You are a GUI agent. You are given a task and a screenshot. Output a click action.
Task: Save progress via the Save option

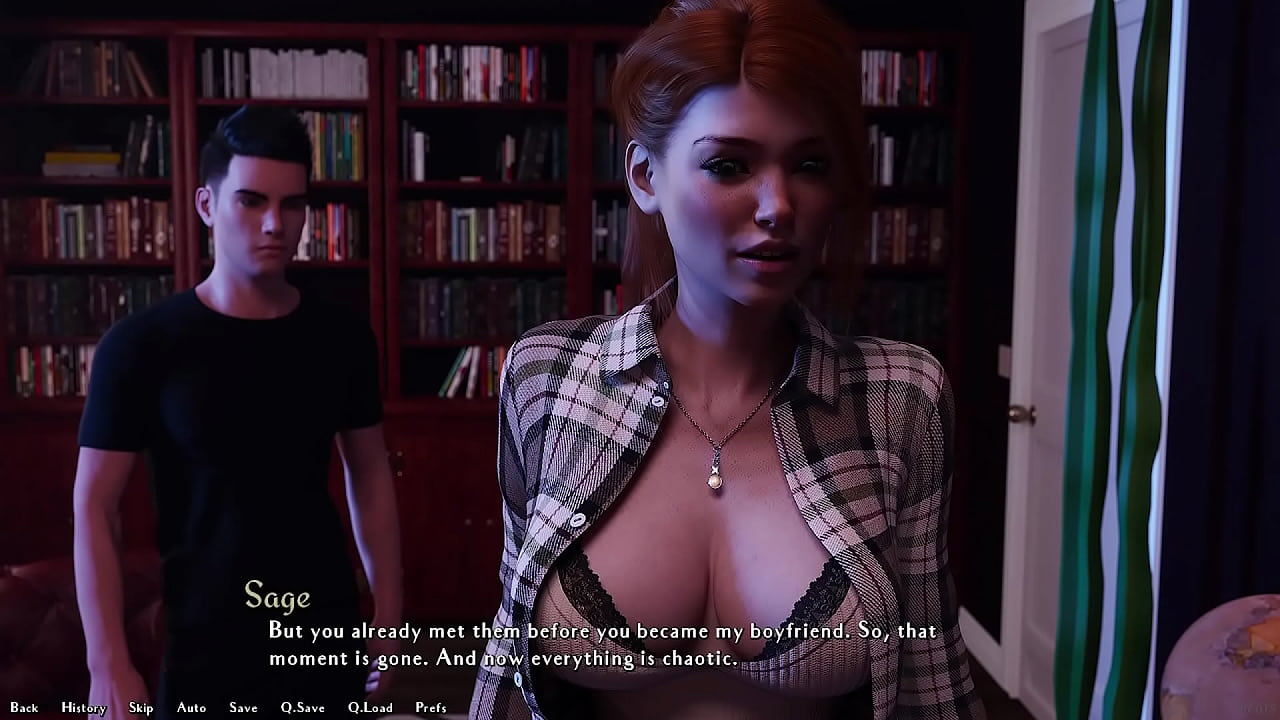[243, 707]
